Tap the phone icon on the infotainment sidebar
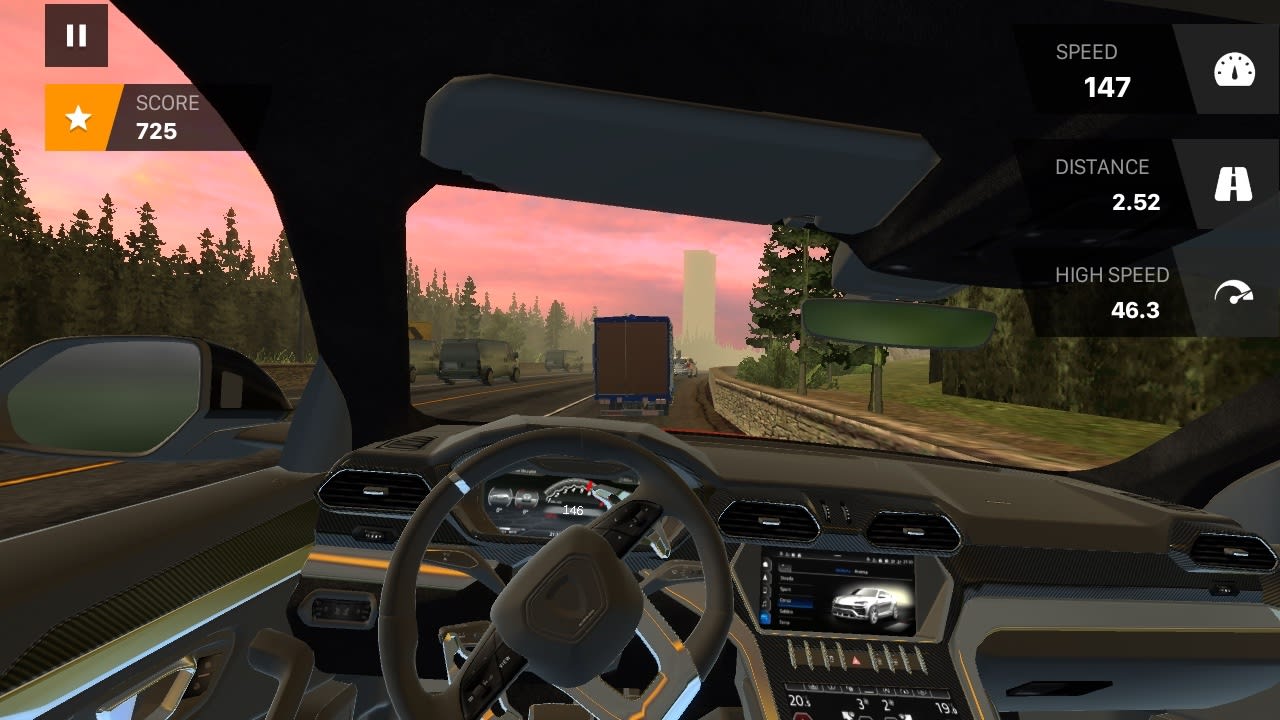Viewport: 1280px width, 720px height. pos(765,590)
